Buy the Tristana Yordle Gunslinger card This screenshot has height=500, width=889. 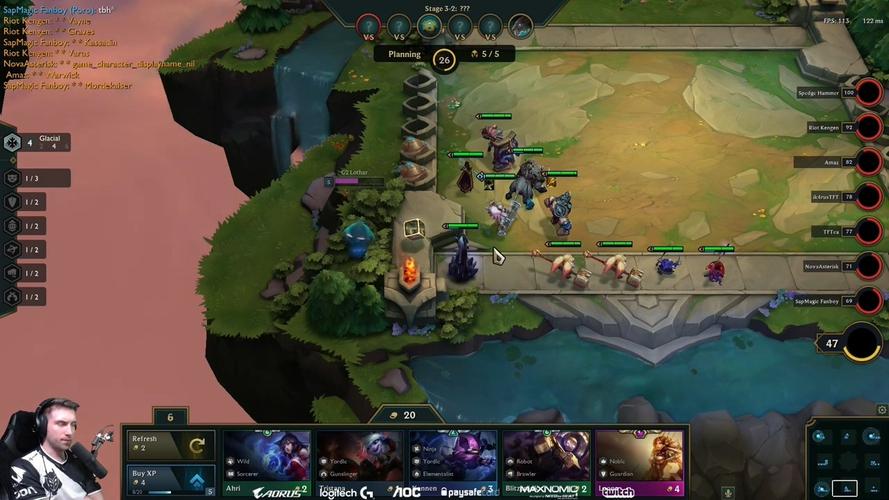tap(358, 464)
